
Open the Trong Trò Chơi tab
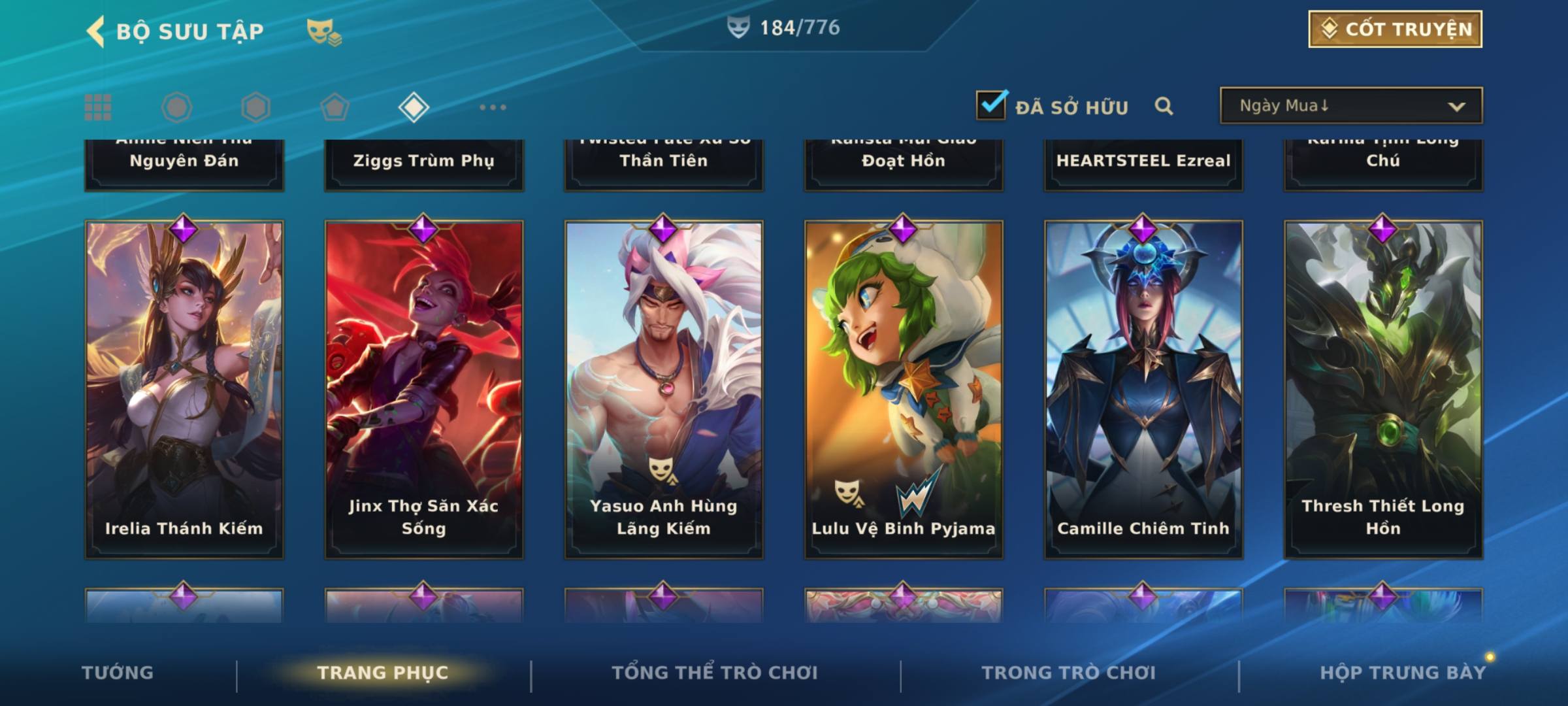[1069, 673]
